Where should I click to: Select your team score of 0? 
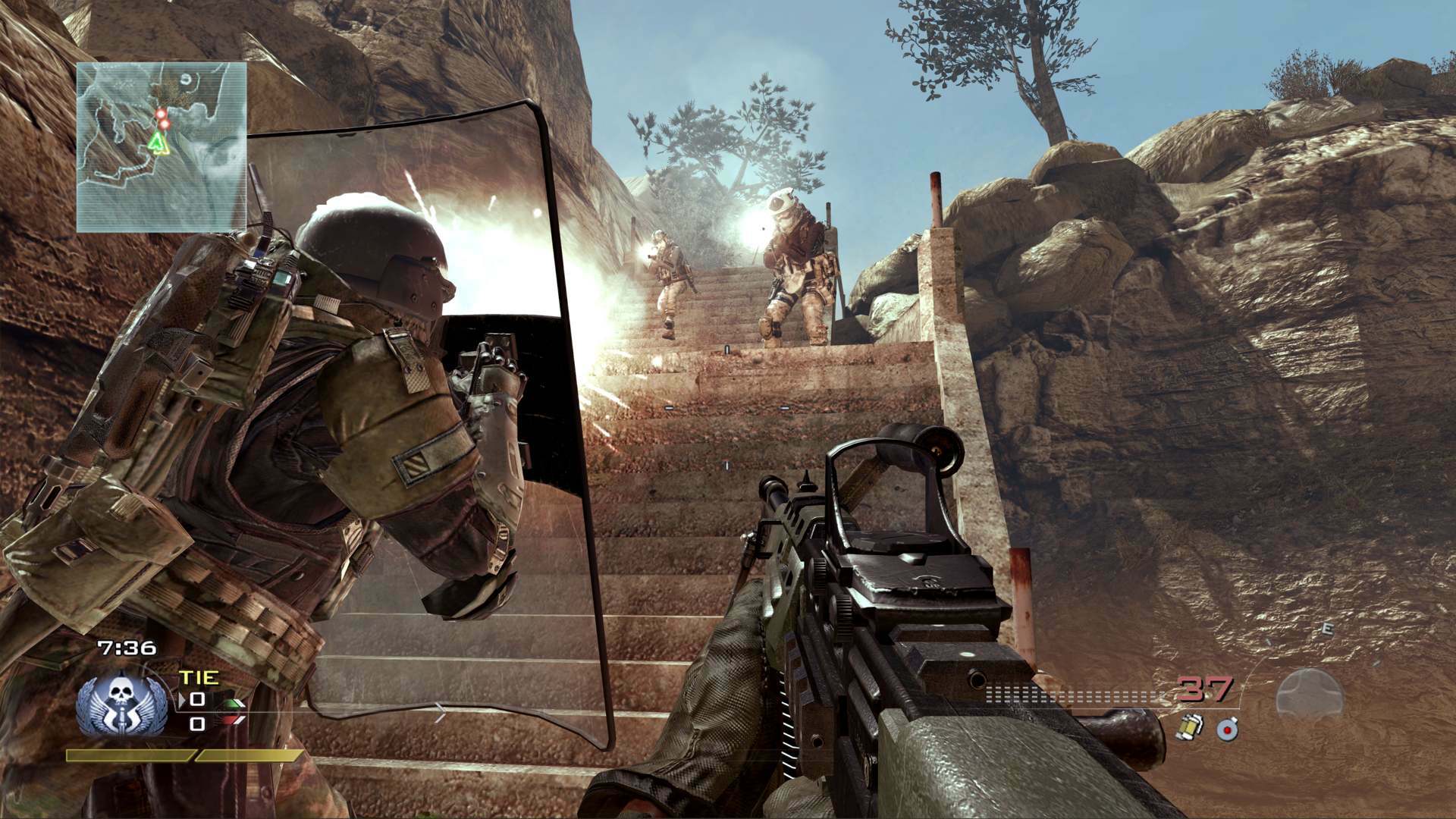(197, 701)
